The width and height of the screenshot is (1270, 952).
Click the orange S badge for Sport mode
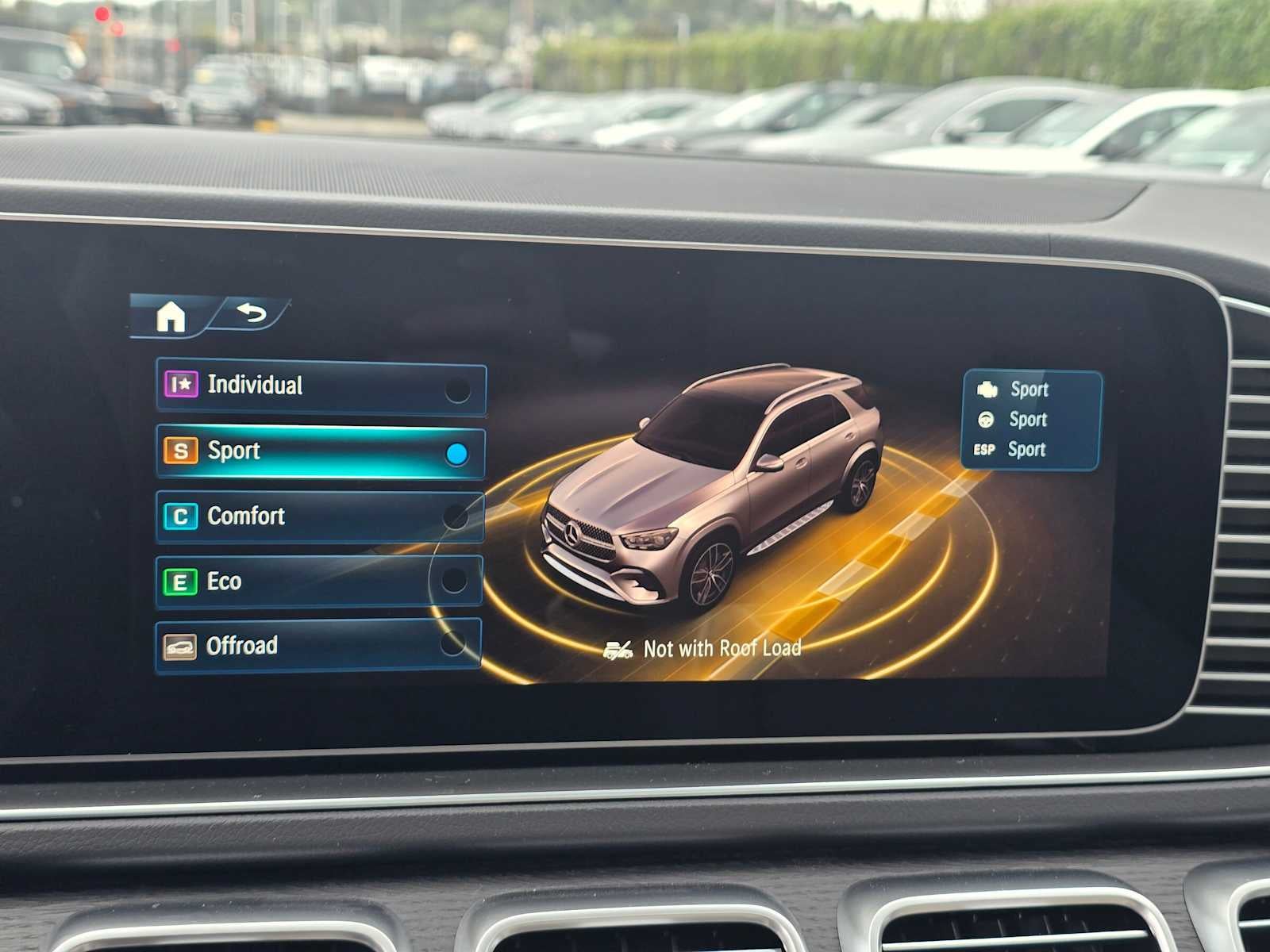coord(182,451)
